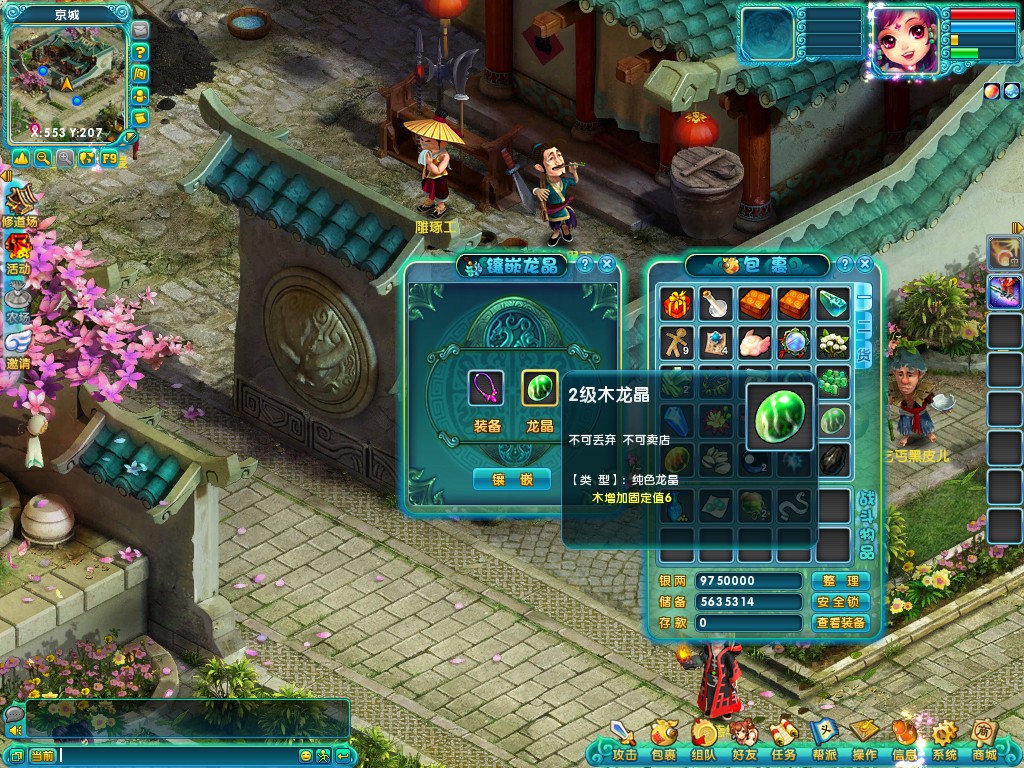Open the 好友 friends list

pyautogui.click(x=743, y=741)
